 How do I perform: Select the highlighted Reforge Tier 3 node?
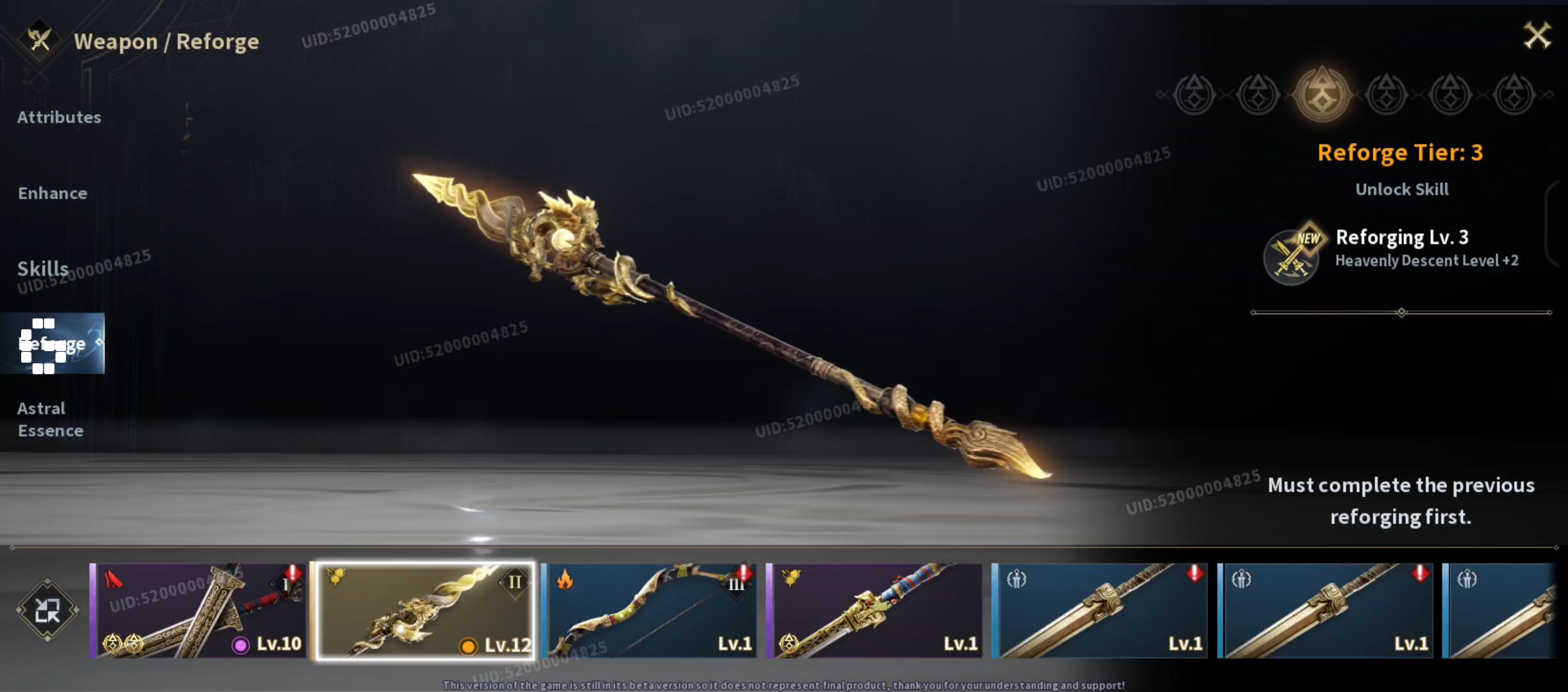click(x=1321, y=95)
